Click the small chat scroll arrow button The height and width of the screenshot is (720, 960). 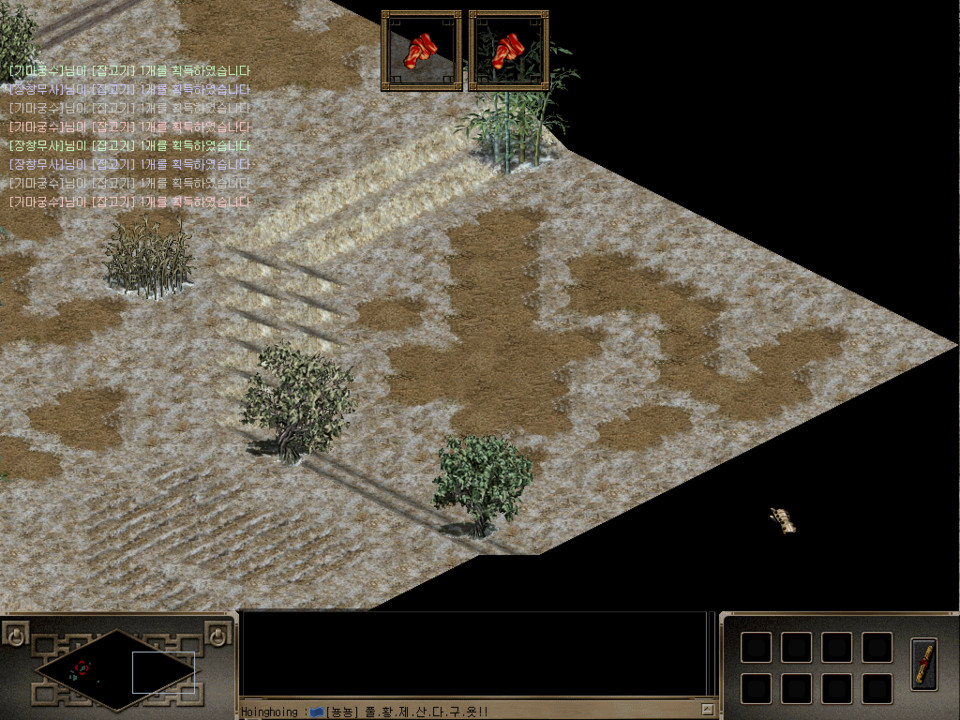707,709
